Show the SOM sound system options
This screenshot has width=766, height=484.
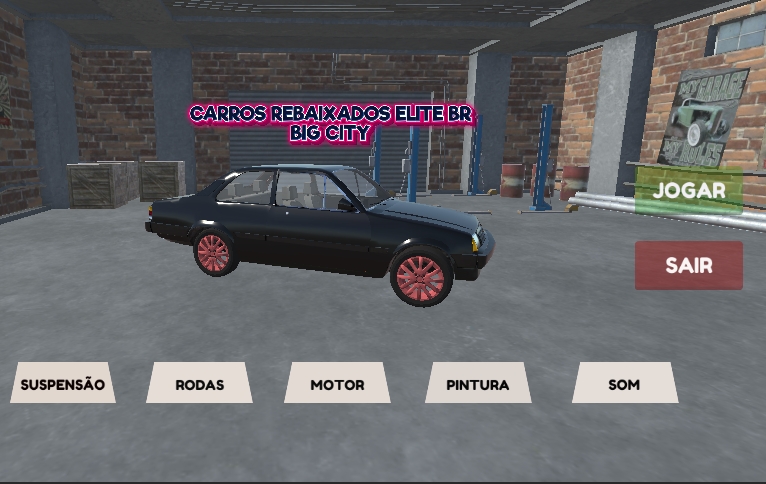pos(624,384)
